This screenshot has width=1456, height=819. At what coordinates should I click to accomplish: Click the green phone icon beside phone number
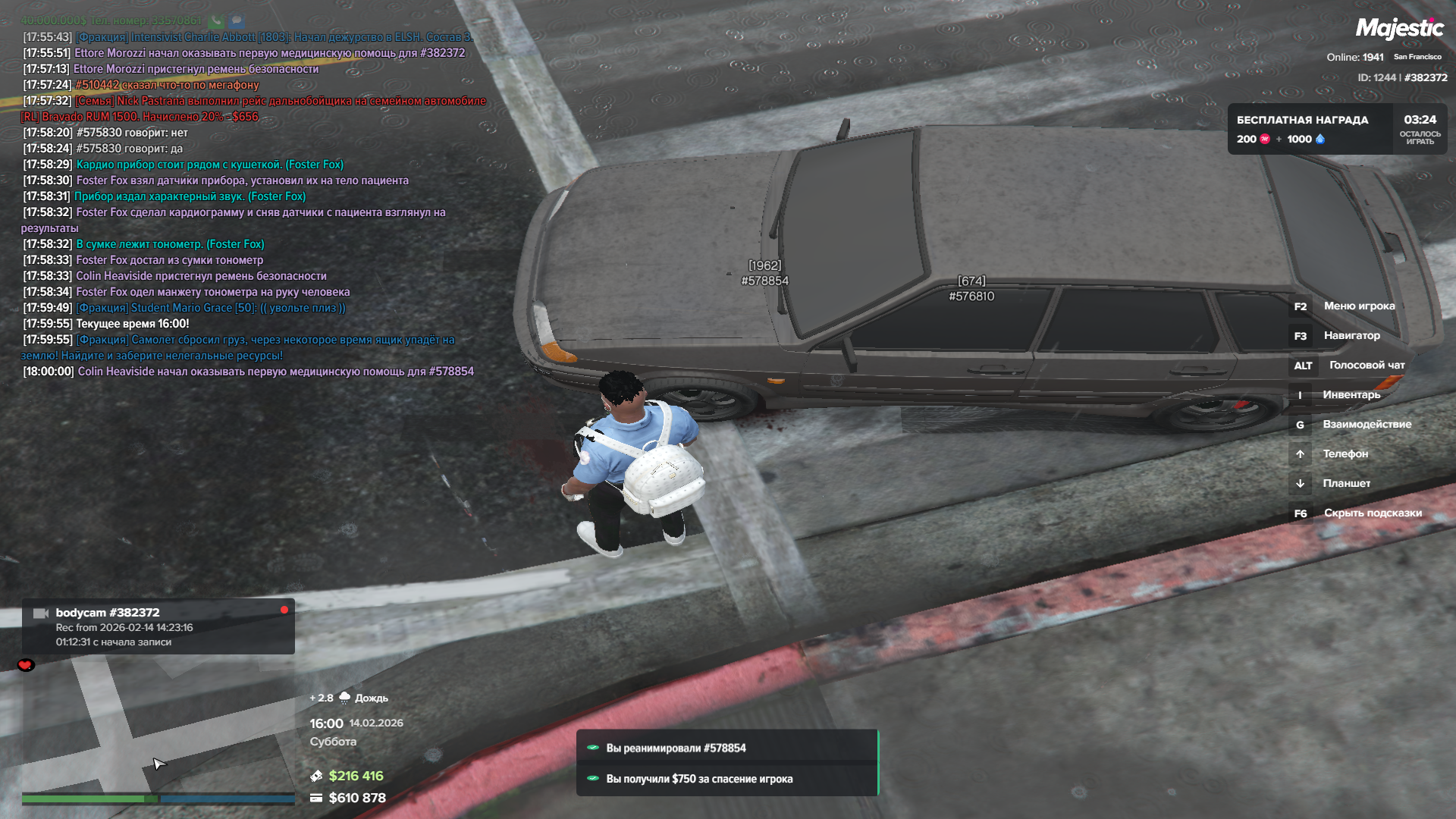pyautogui.click(x=216, y=20)
